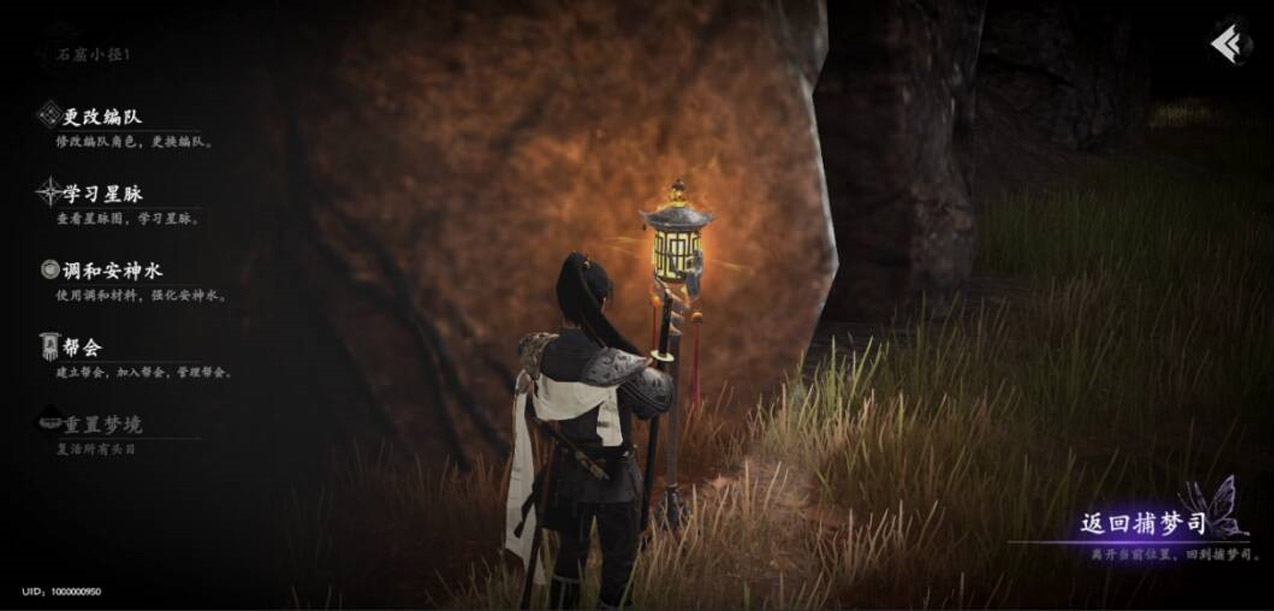The width and height of the screenshot is (1274, 611).
Task: Close the menu with the back arrow
Action: coord(1227,45)
